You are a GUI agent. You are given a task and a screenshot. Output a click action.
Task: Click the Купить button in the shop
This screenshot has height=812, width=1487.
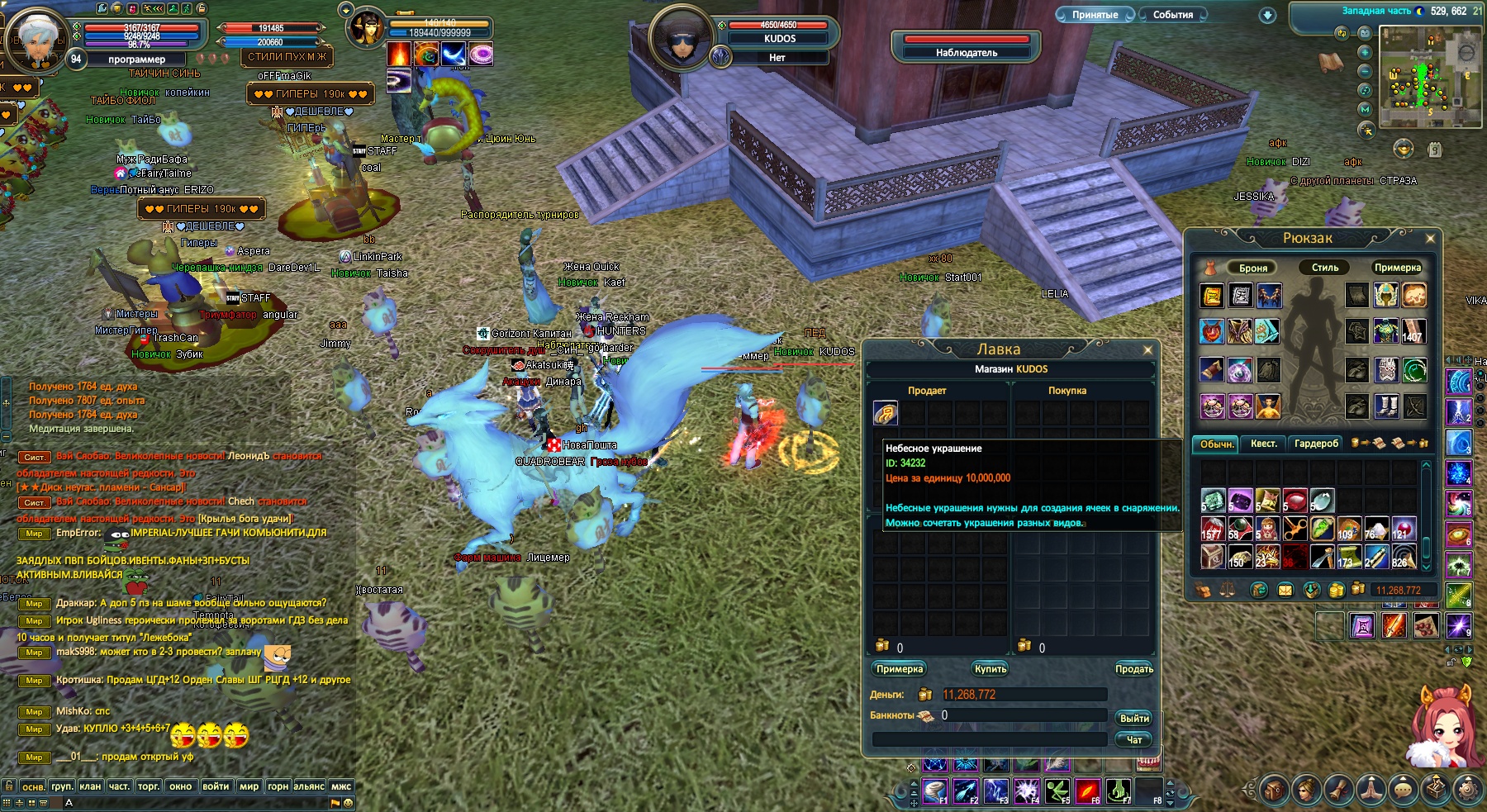[x=990, y=669]
